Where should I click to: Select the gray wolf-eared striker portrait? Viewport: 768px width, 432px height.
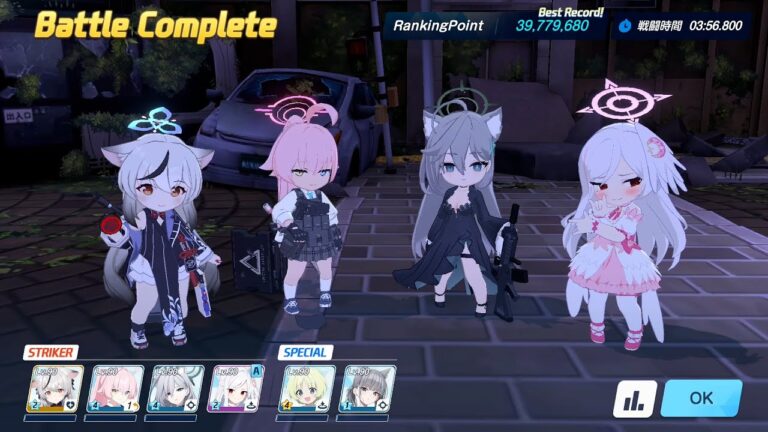(x=175, y=388)
